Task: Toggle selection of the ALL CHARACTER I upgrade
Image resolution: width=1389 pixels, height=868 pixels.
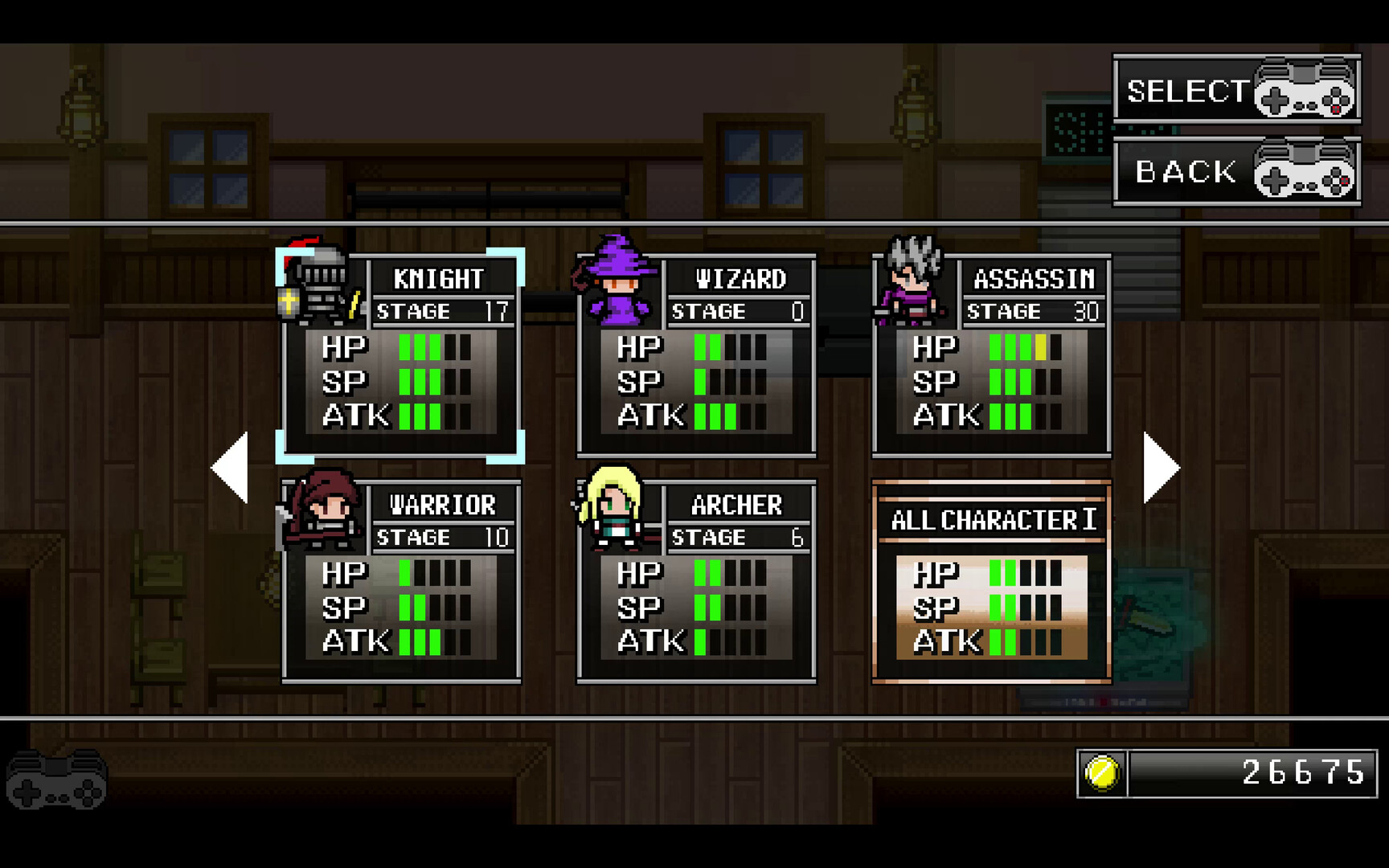Action: tap(993, 579)
